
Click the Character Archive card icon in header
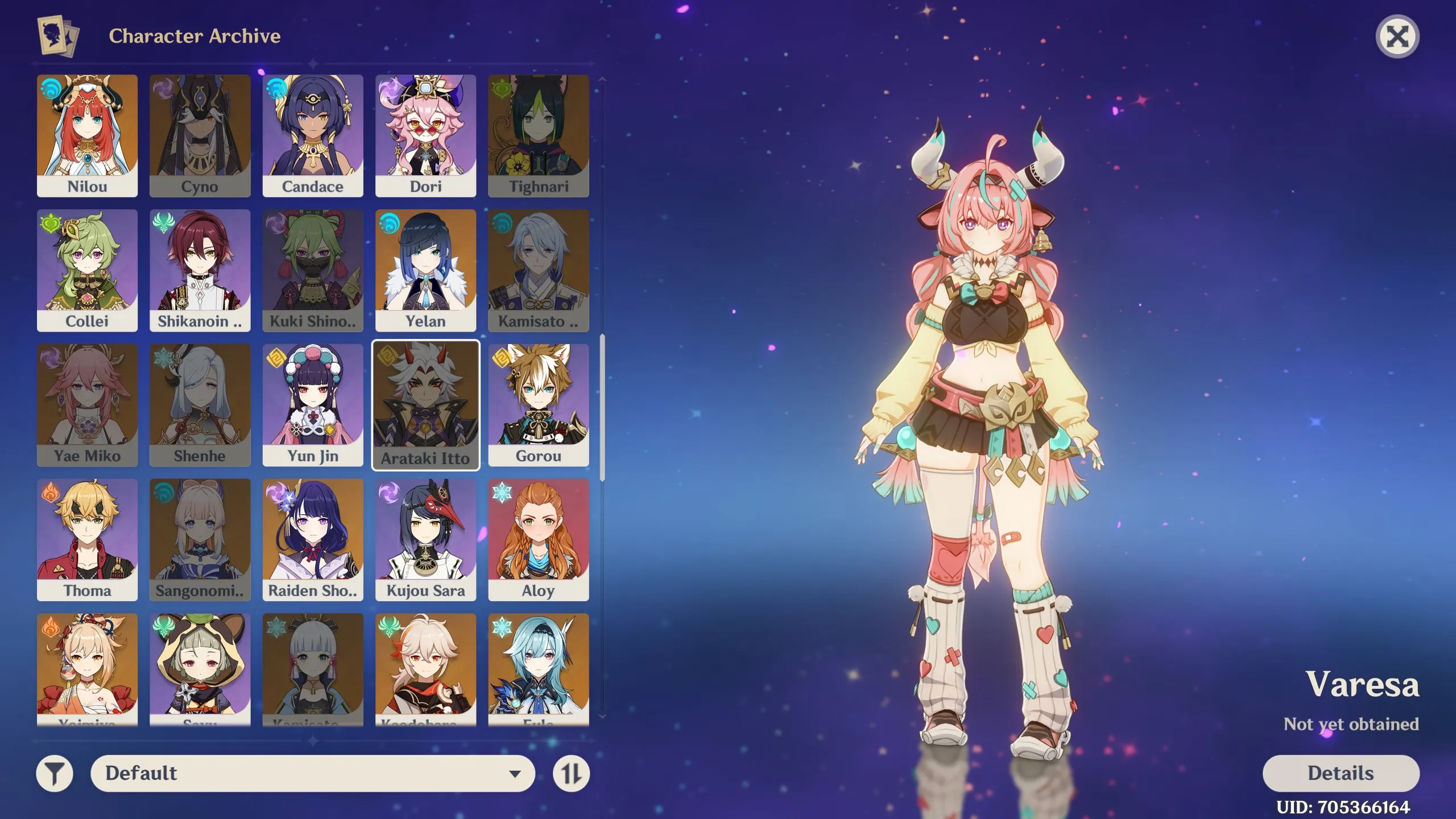pos(55,36)
